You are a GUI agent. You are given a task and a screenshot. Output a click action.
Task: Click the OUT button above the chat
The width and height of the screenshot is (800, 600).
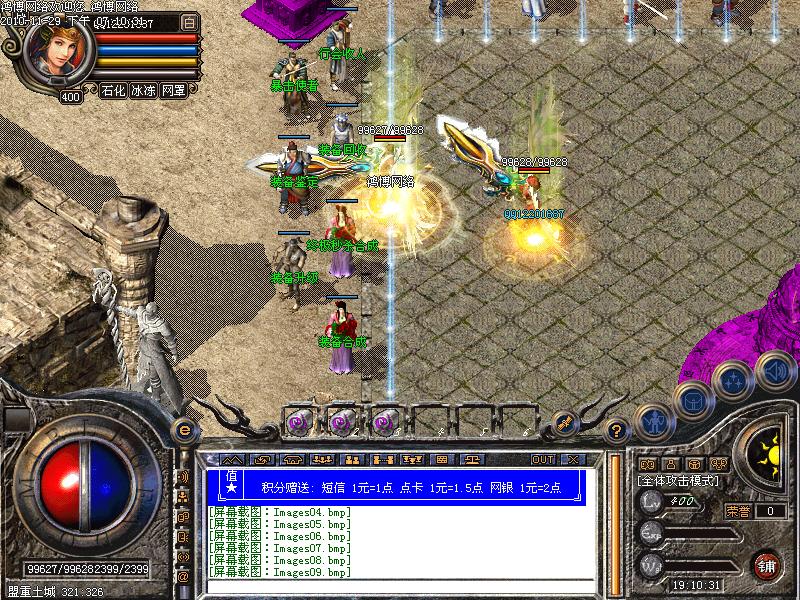(542, 459)
